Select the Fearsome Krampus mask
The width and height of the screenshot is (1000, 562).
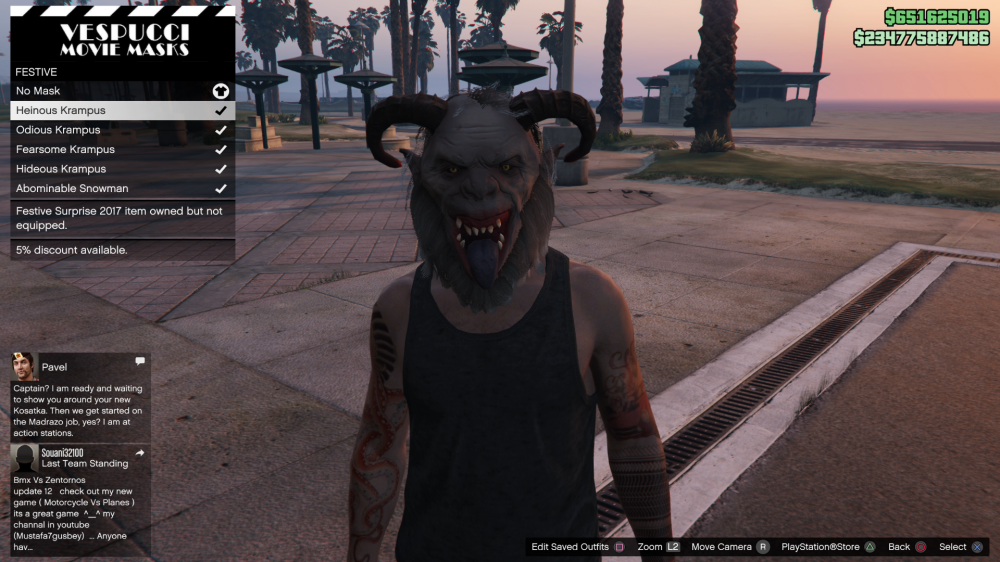pos(122,149)
